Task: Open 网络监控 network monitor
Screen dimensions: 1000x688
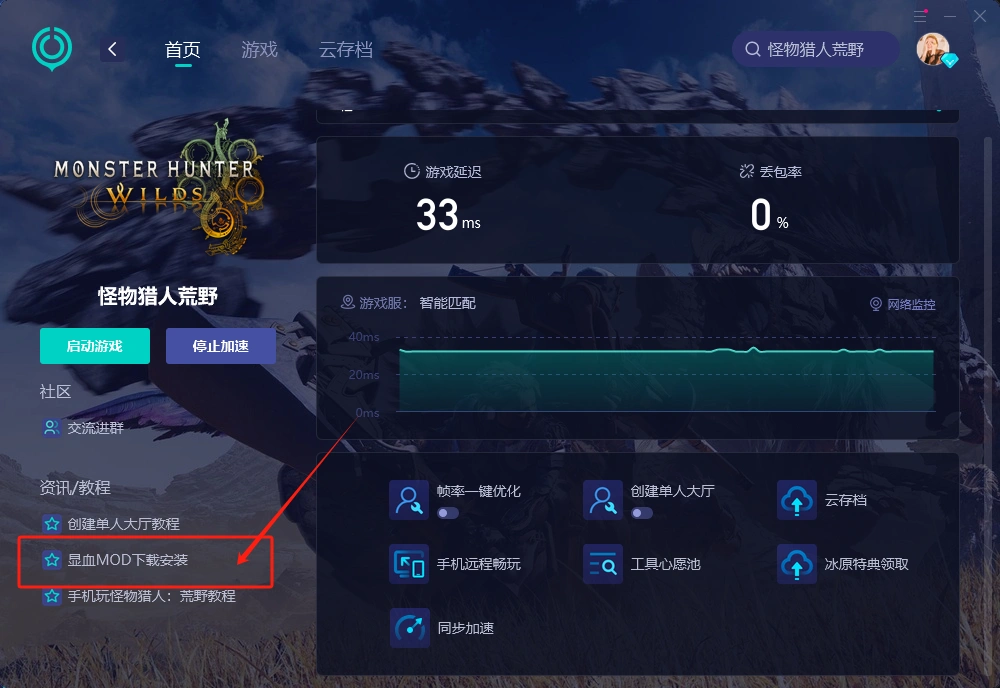Action: click(903, 304)
